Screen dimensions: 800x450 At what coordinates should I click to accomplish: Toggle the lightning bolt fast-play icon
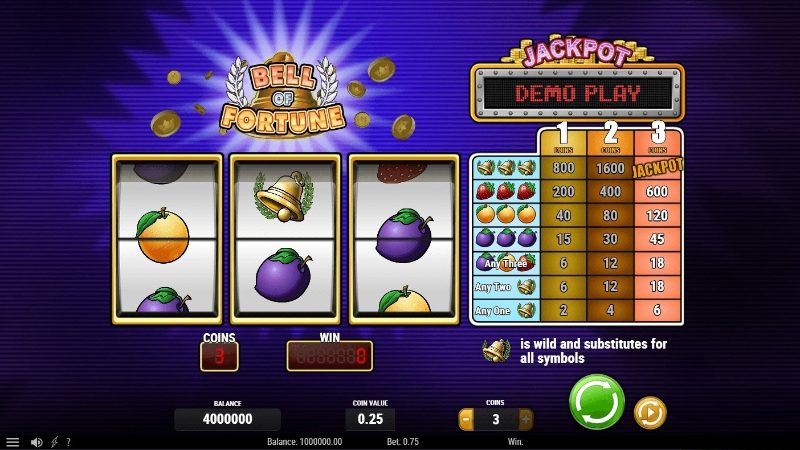(54, 441)
